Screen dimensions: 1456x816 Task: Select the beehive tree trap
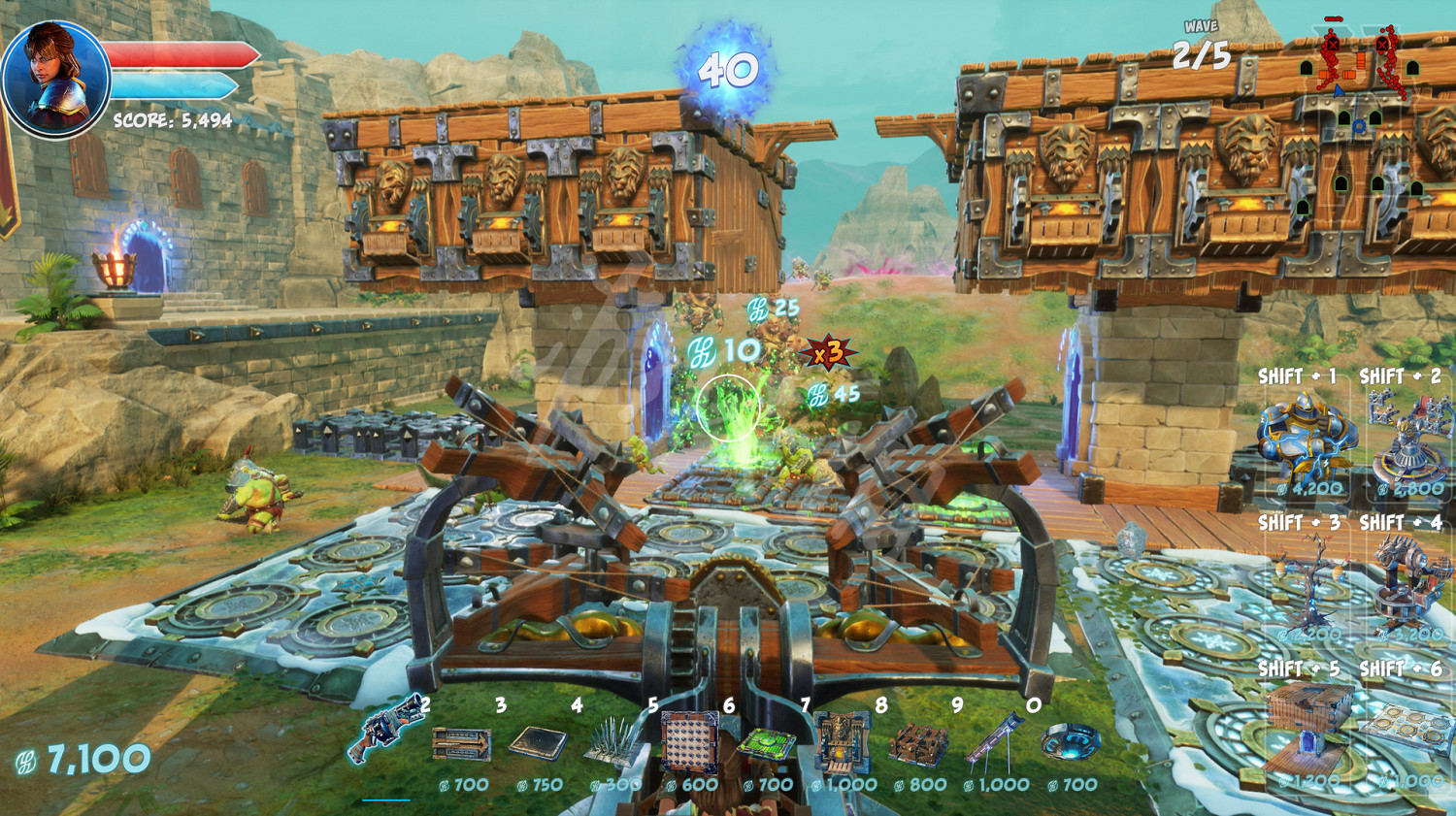tap(1307, 584)
